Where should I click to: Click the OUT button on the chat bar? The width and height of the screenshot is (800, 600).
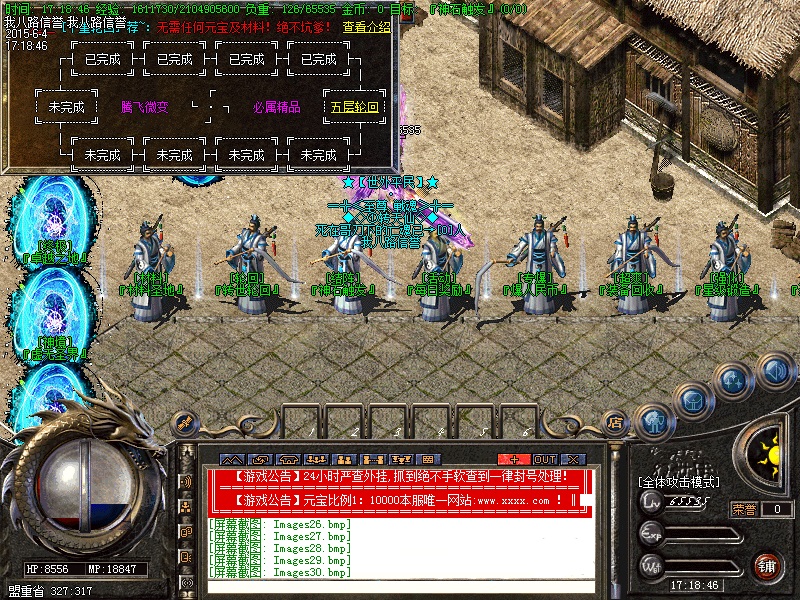[545, 459]
